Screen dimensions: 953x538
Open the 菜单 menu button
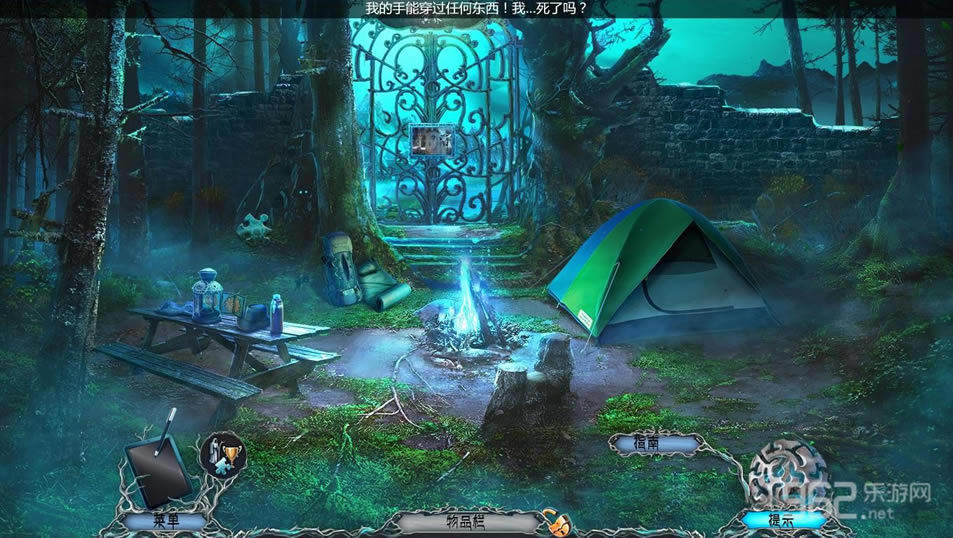pyautogui.click(x=165, y=520)
